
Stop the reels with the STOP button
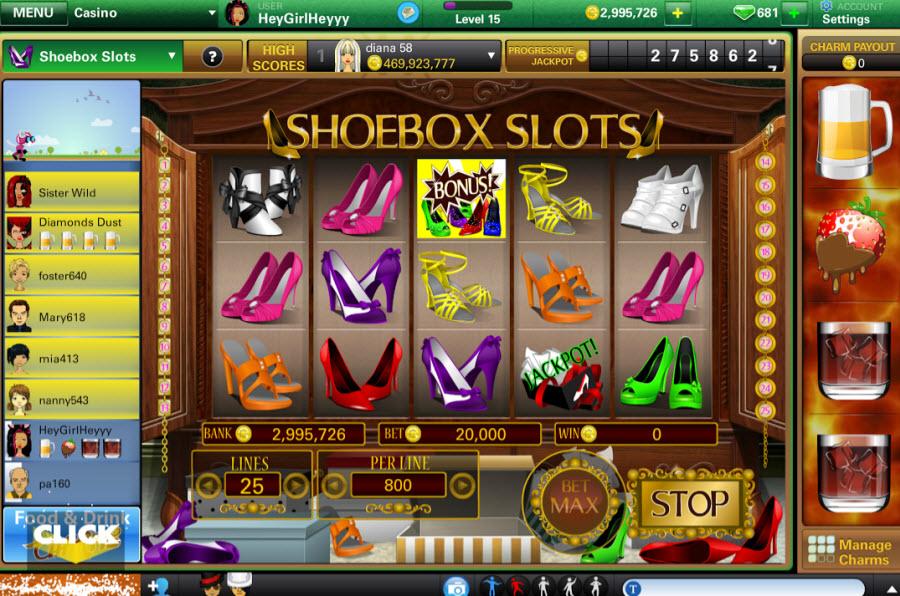(x=689, y=503)
